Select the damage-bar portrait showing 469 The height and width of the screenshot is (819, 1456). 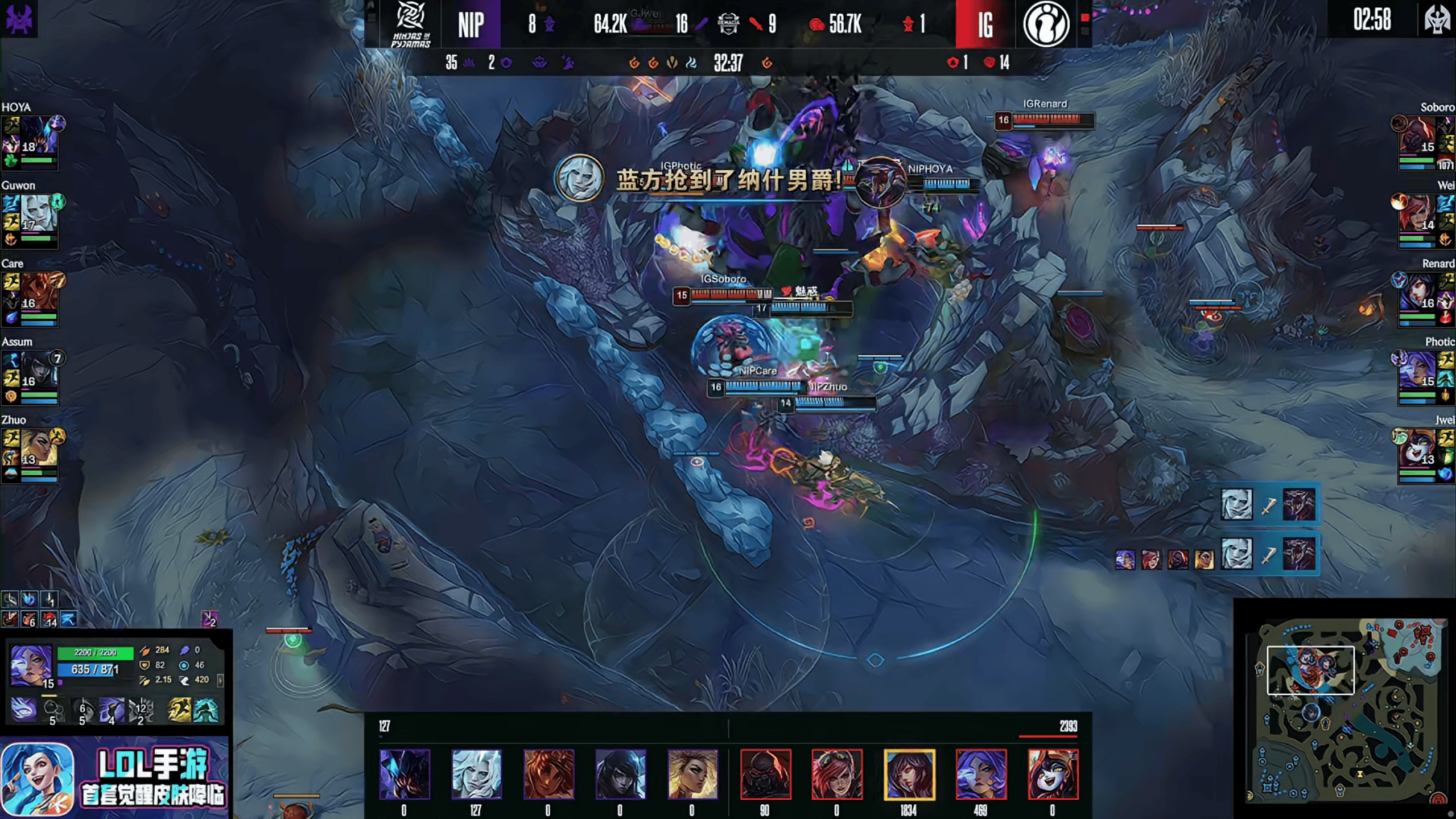pos(980,774)
